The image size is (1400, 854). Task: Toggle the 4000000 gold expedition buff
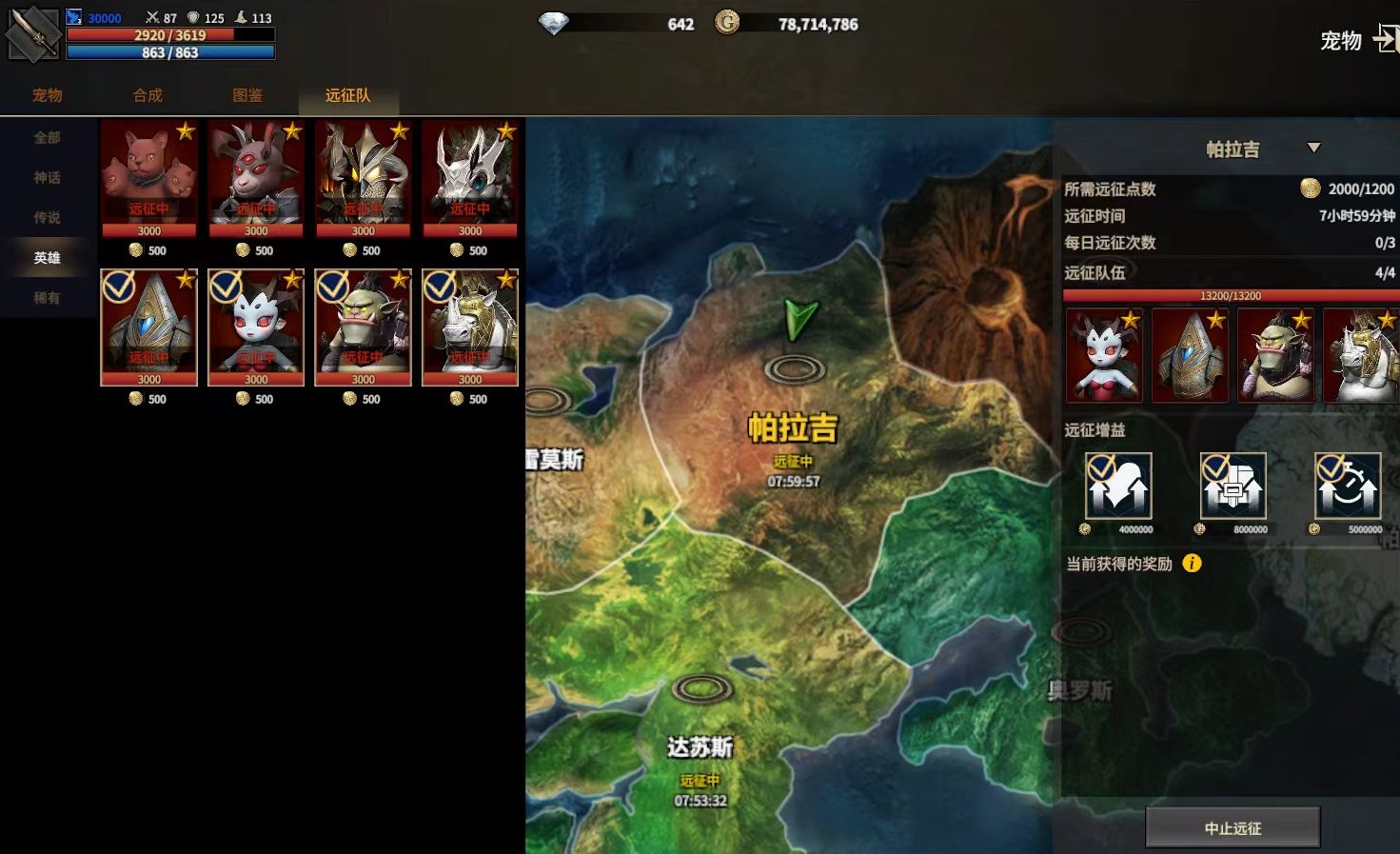1118,486
